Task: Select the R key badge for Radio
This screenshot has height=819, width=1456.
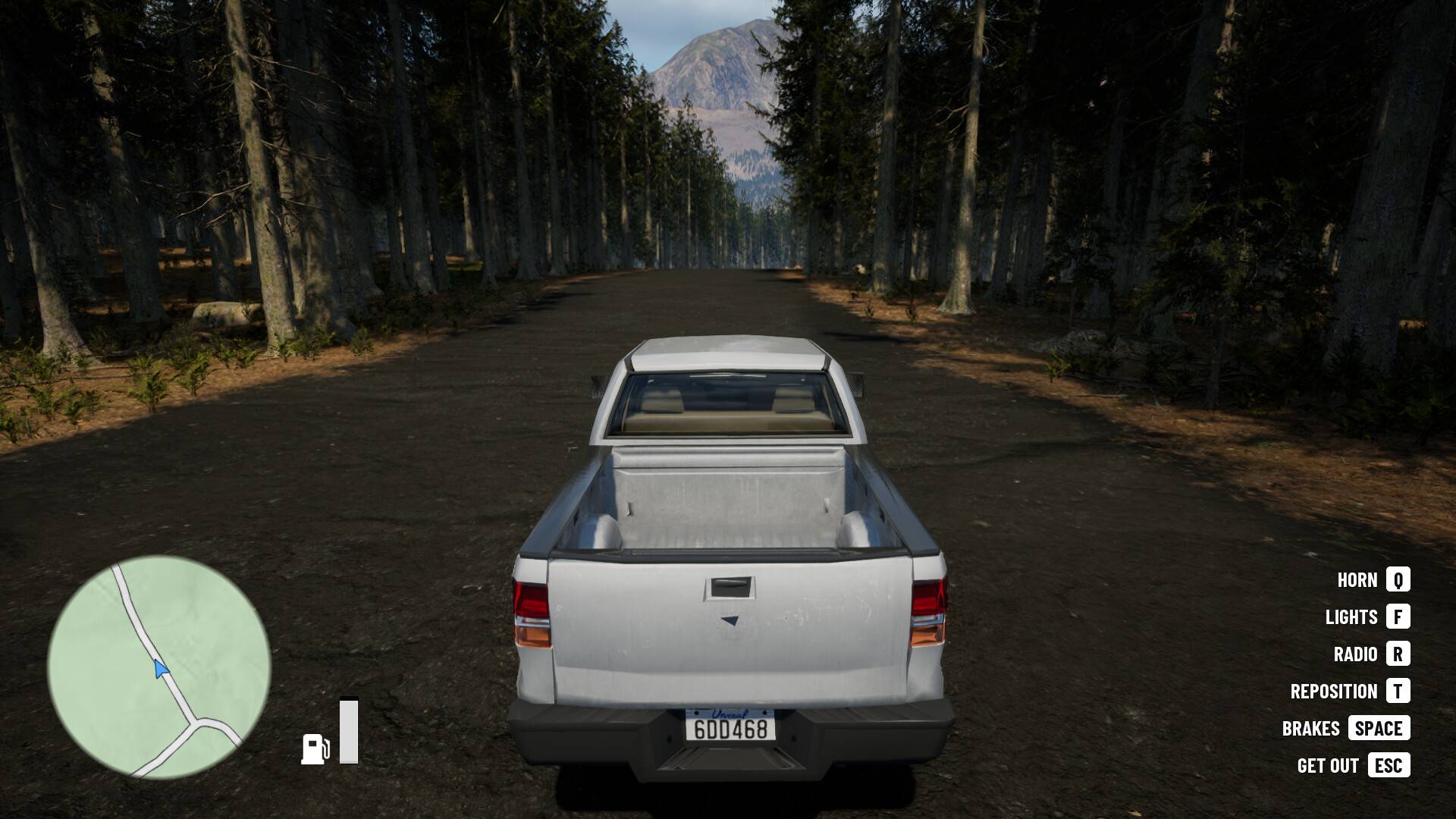Action: [x=1399, y=654]
